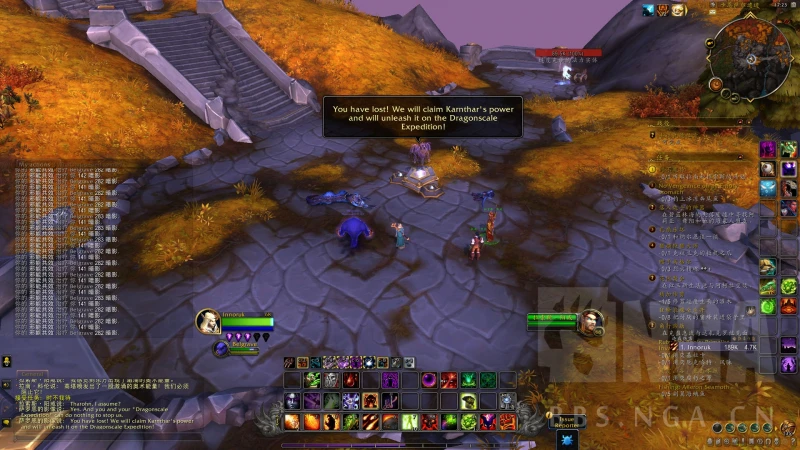Image resolution: width=800 pixels, height=450 pixels.
Task: Select Innoruk's player portrait
Action: coord(208,321)
